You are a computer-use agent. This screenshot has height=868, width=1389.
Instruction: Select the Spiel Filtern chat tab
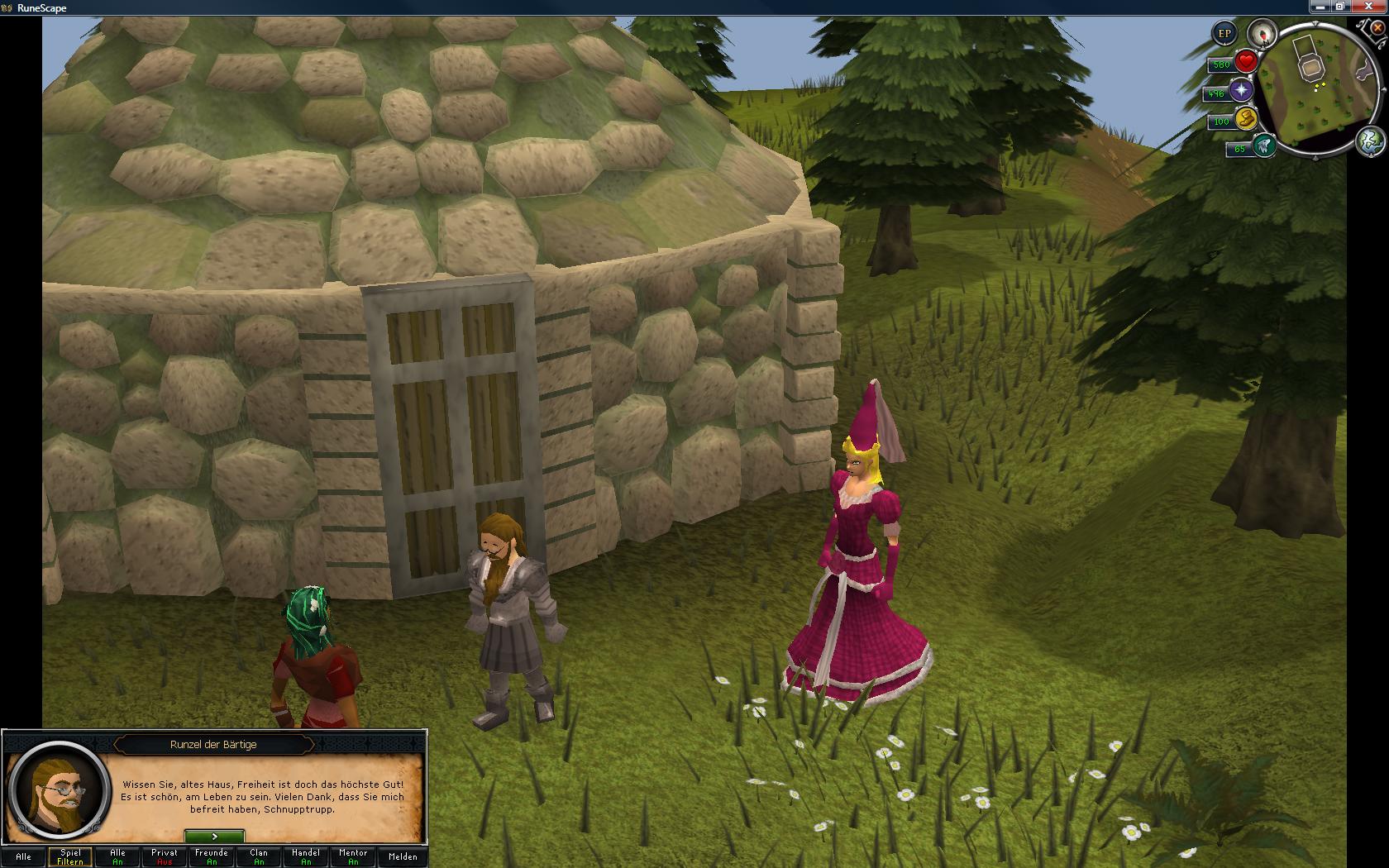coord(70,857)
